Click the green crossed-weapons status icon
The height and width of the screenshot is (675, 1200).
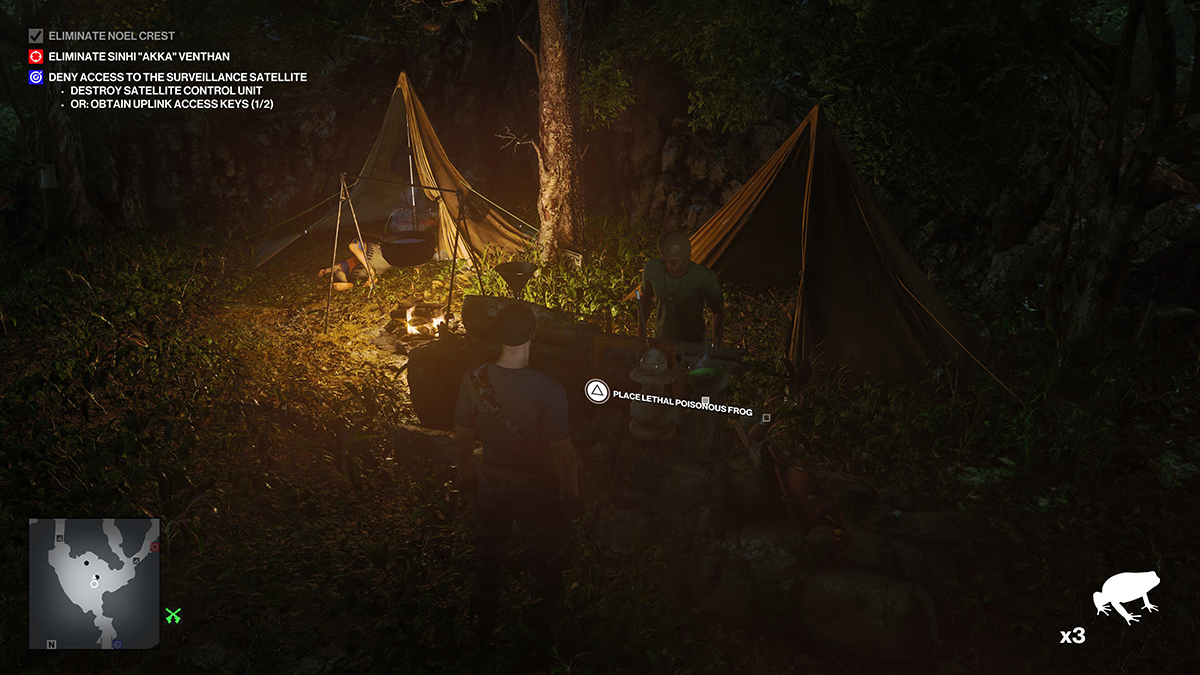click(x=174, y=616)
